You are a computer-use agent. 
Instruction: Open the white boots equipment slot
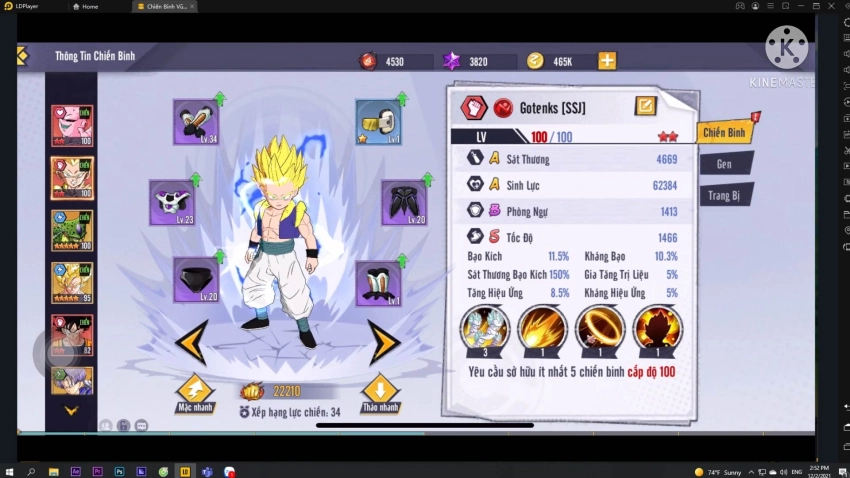(x=379, y=283)
